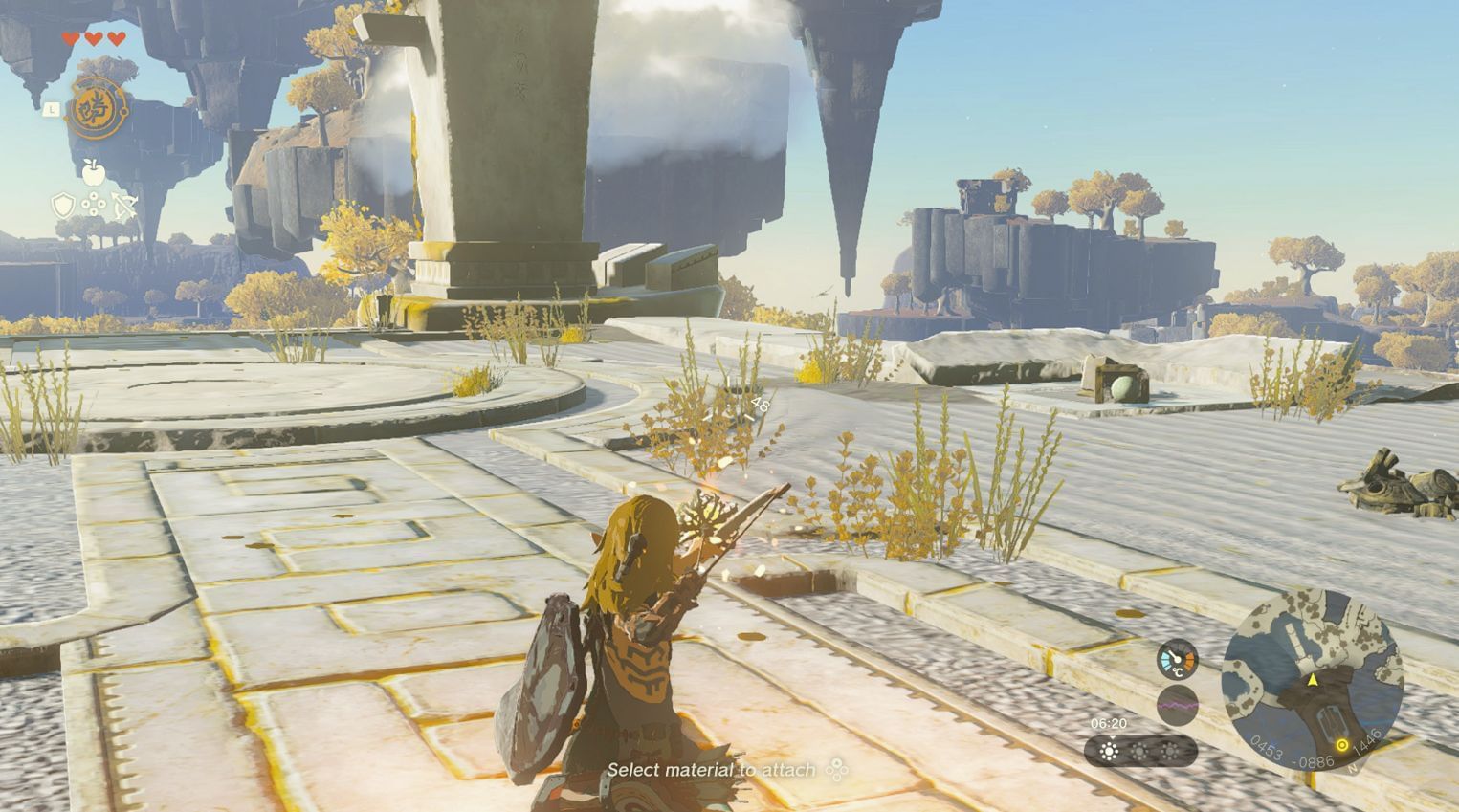Toggle the third heart container
This screenshot has width=1459, height=812.
116,38
